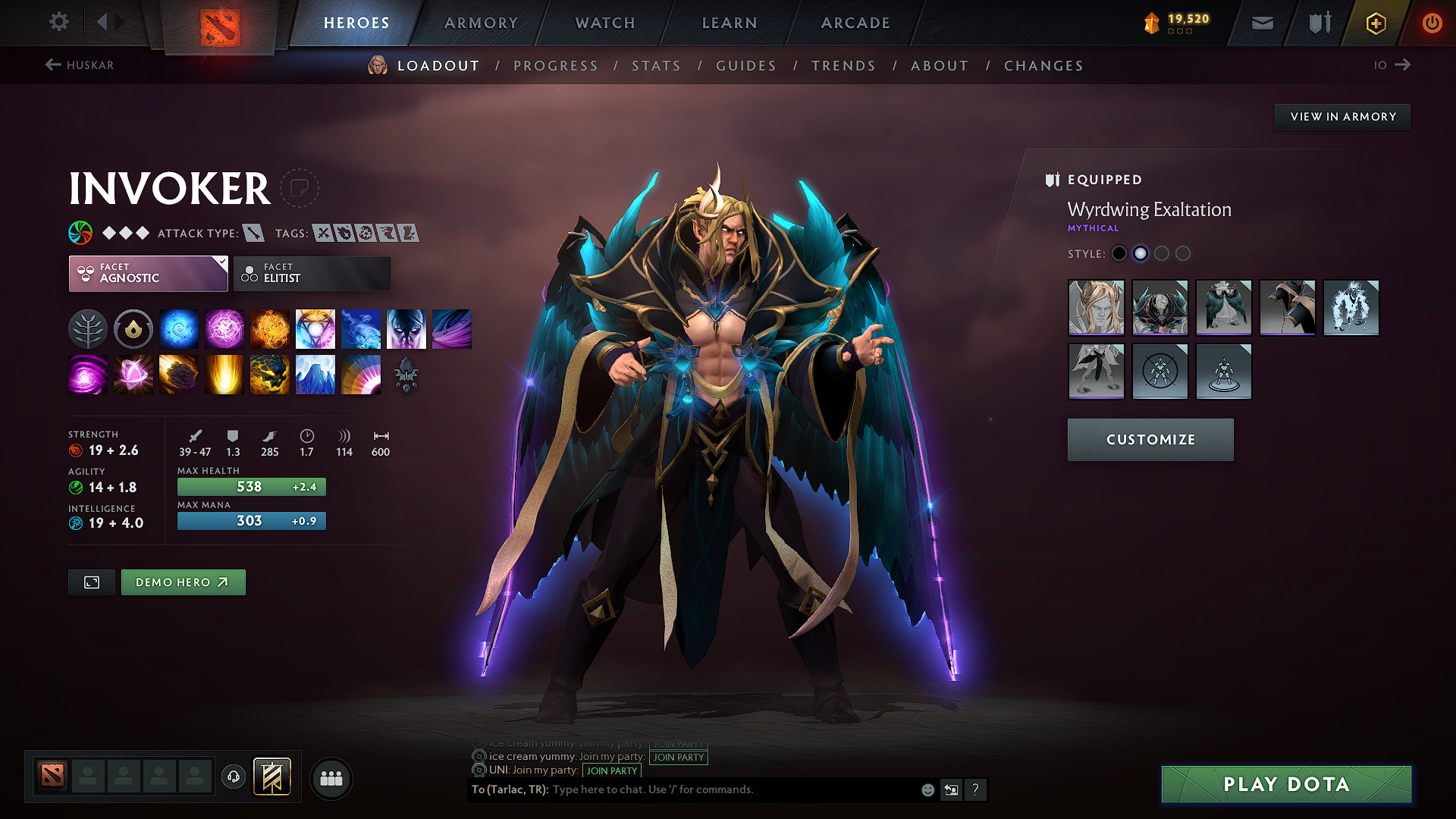Select the Exort ability icon
Screen dimensions: 1456x819
click(x=269, y=328)
